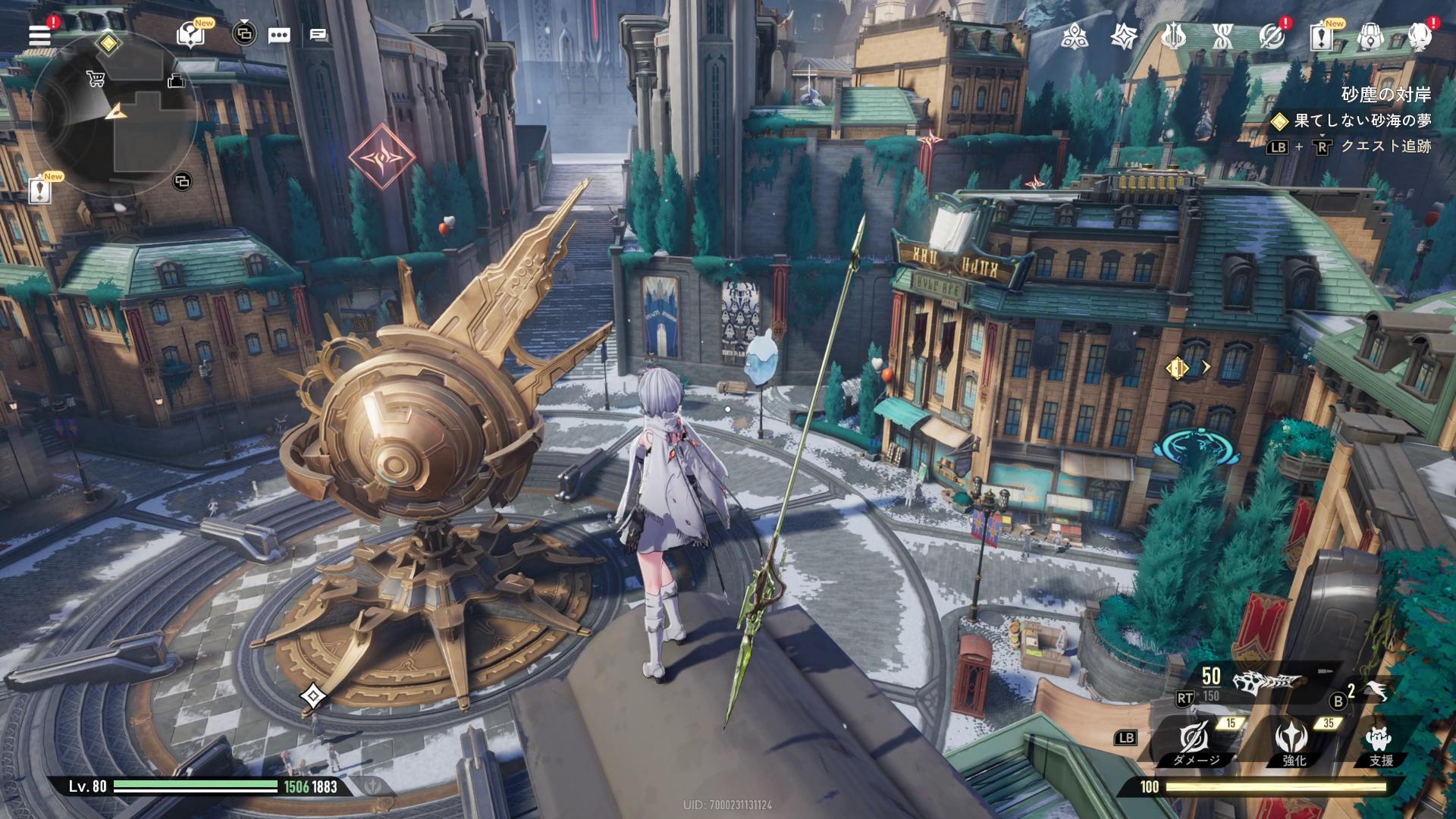Open the message log speech bubble

coord(318,35)
